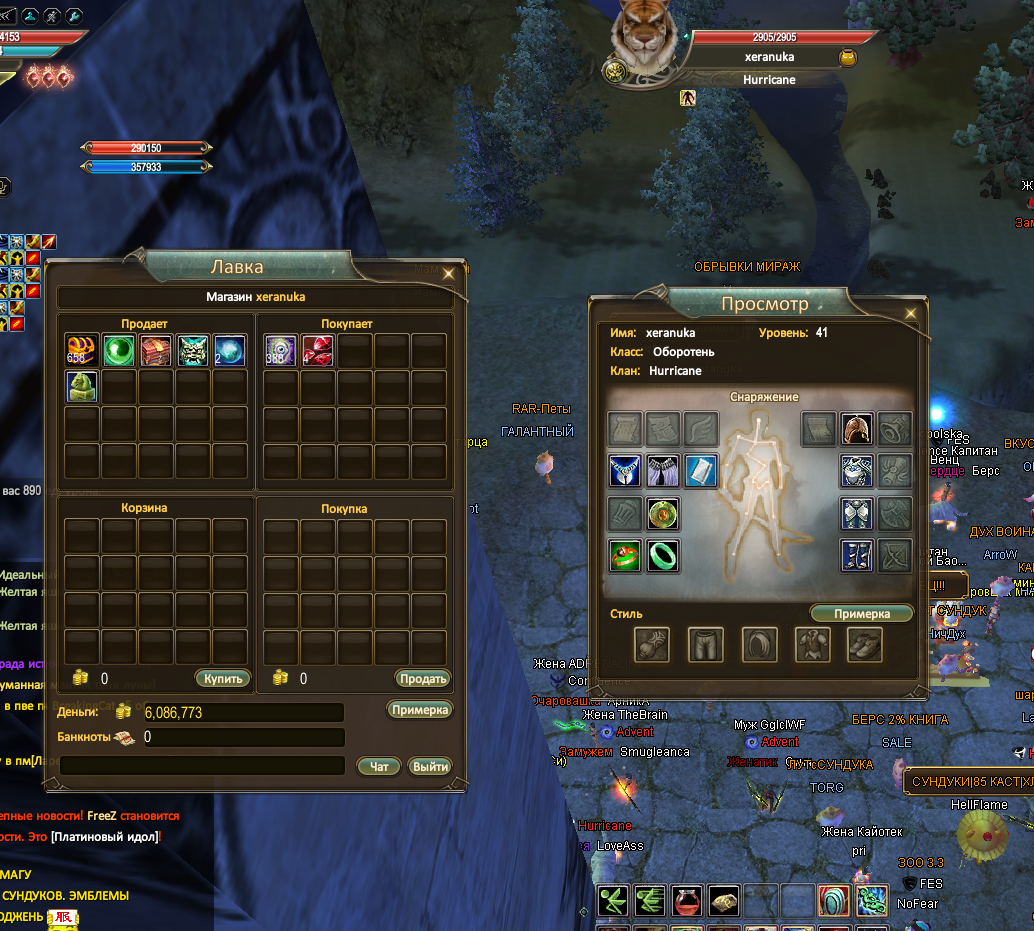
Task: Inspect the equipped blue necklace slot
Action: pos(625,471)
